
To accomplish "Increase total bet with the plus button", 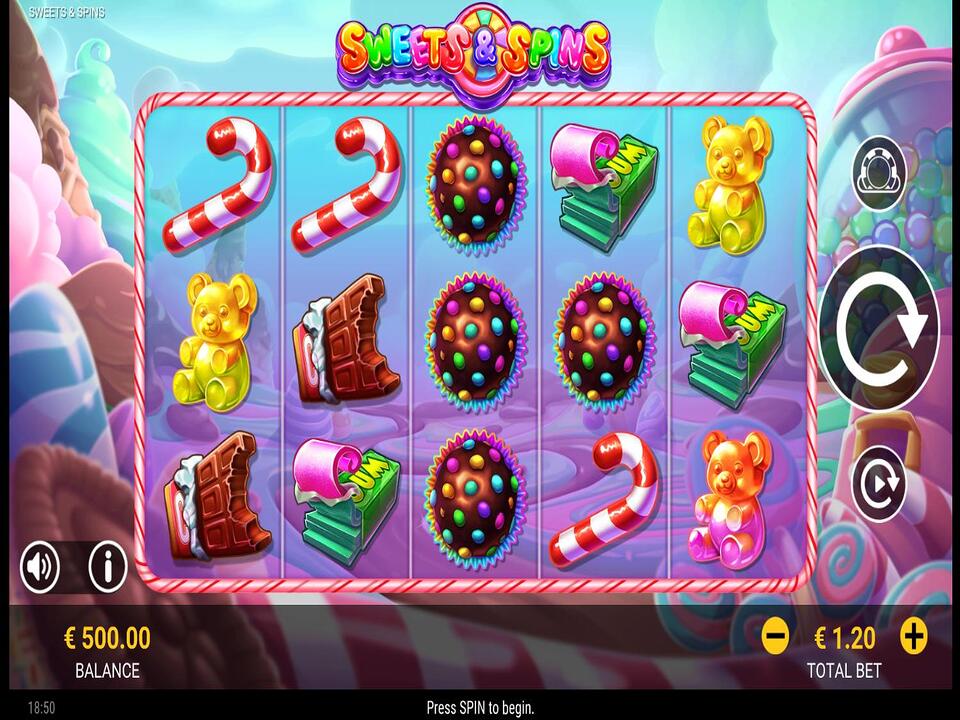I will (x=913, y=636).
